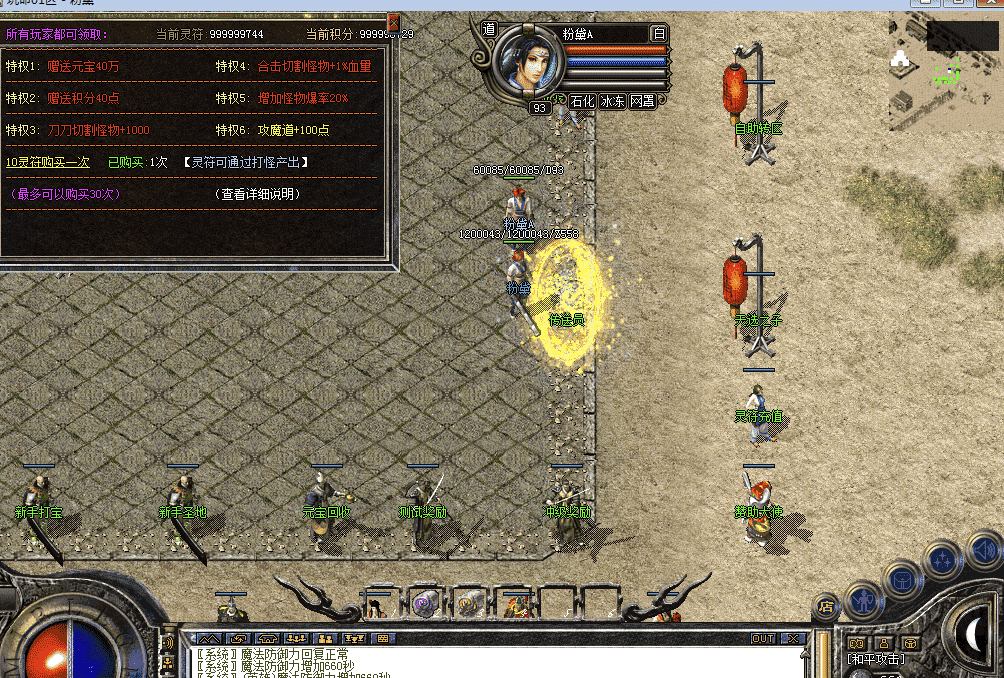Use the yellow swirl scroll in the belt
The height and width of the screenshot is (678, 1004).
coord(468,602)
